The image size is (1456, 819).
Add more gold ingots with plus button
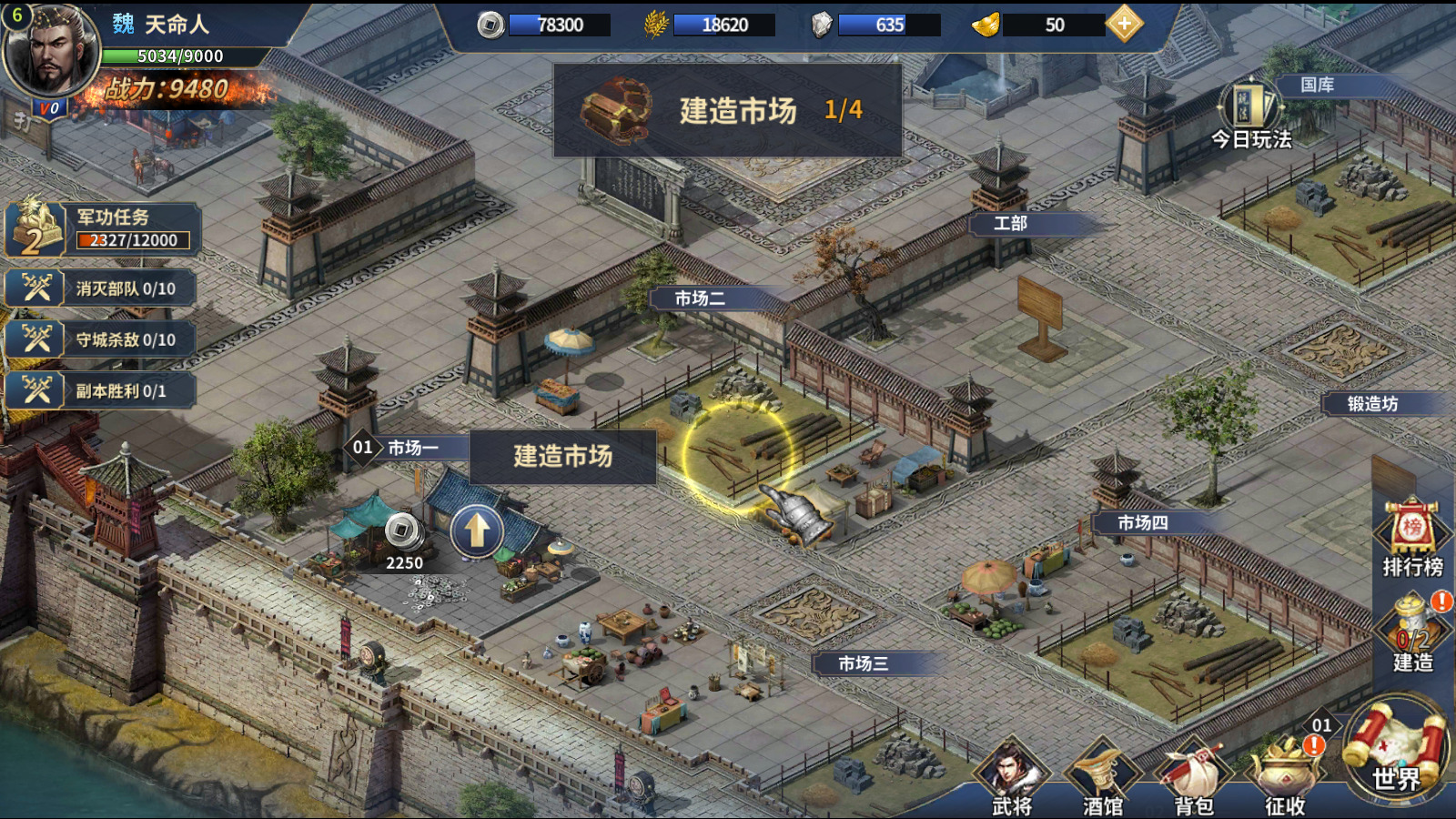pyautogui.click(x=1125, y=25)
